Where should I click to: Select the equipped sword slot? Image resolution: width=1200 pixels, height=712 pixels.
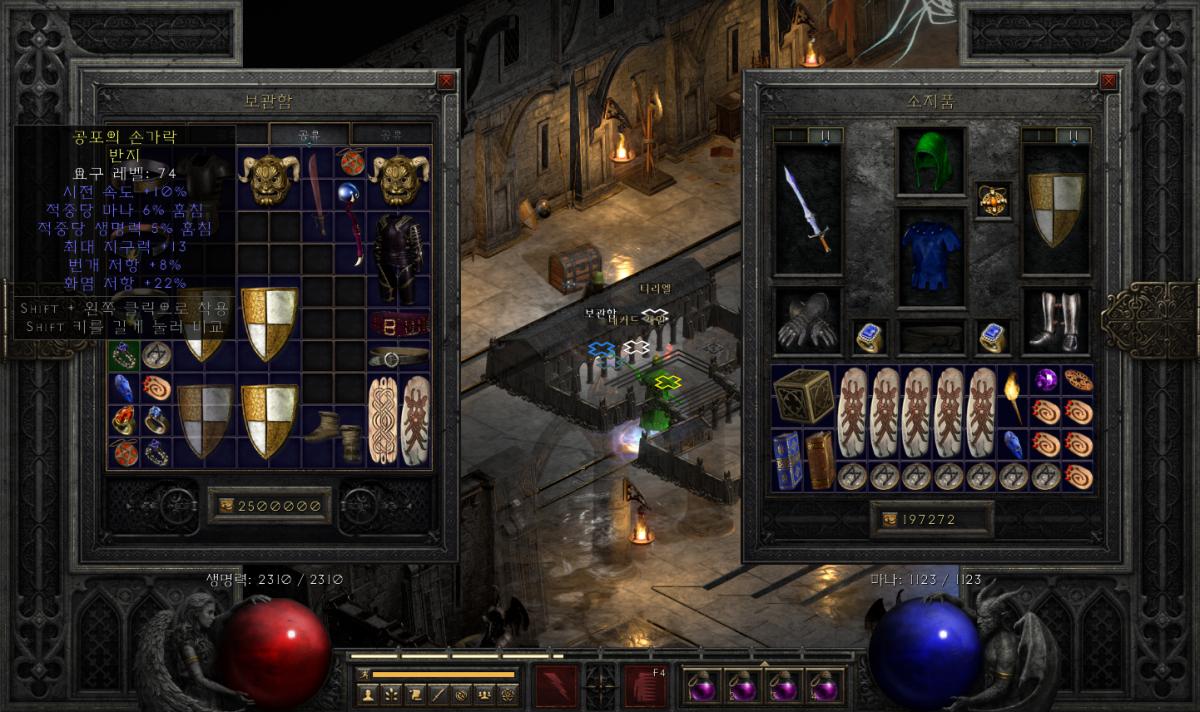click(x=807, y=209)
